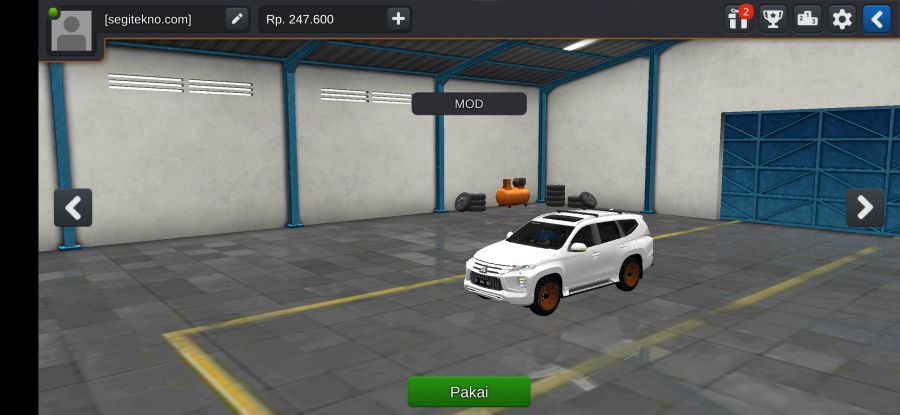Open the MOD menu
This screenshot has height=415, width=900.
pos(469,104)
